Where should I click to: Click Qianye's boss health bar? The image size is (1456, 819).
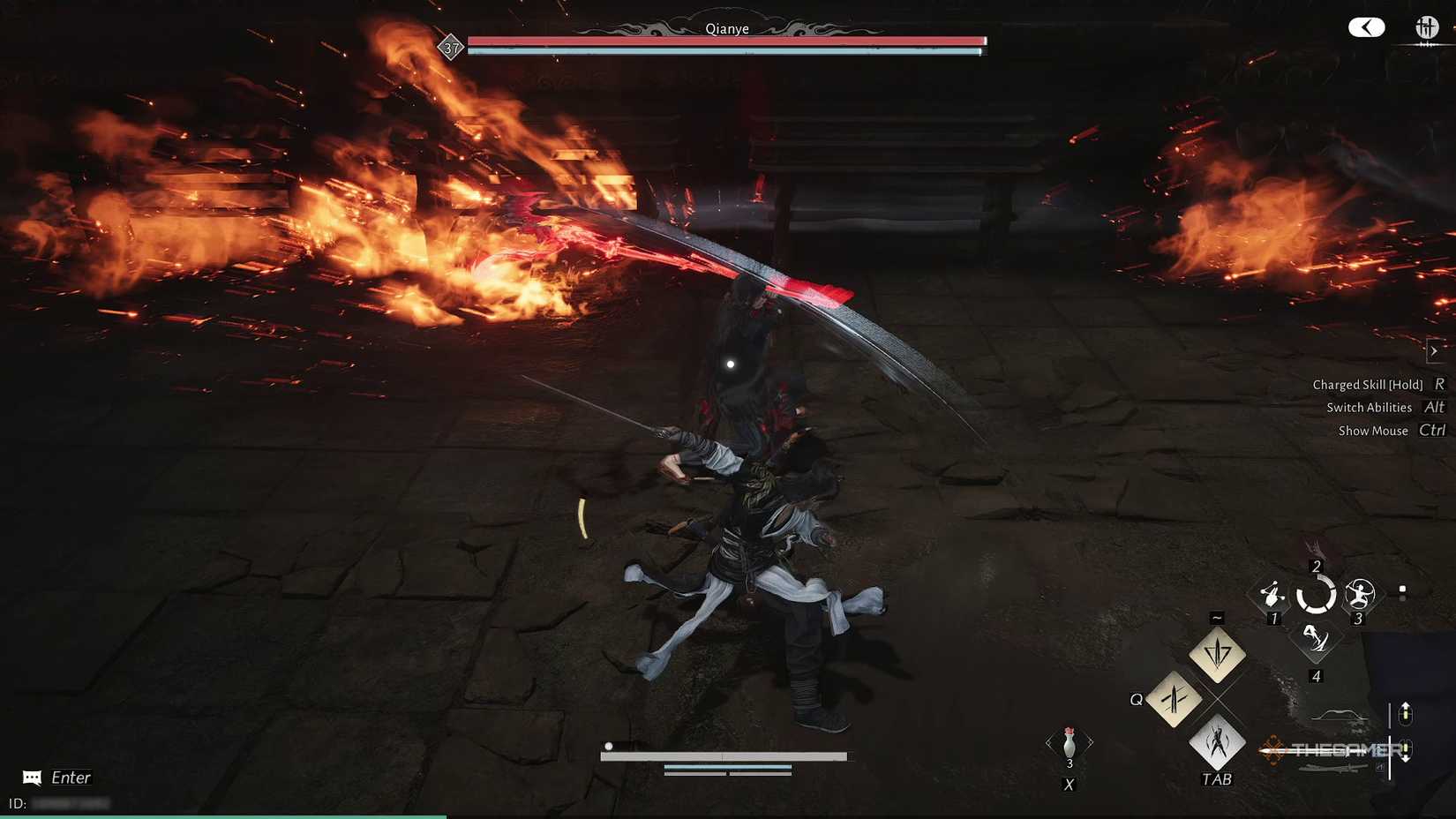point(724,40)
